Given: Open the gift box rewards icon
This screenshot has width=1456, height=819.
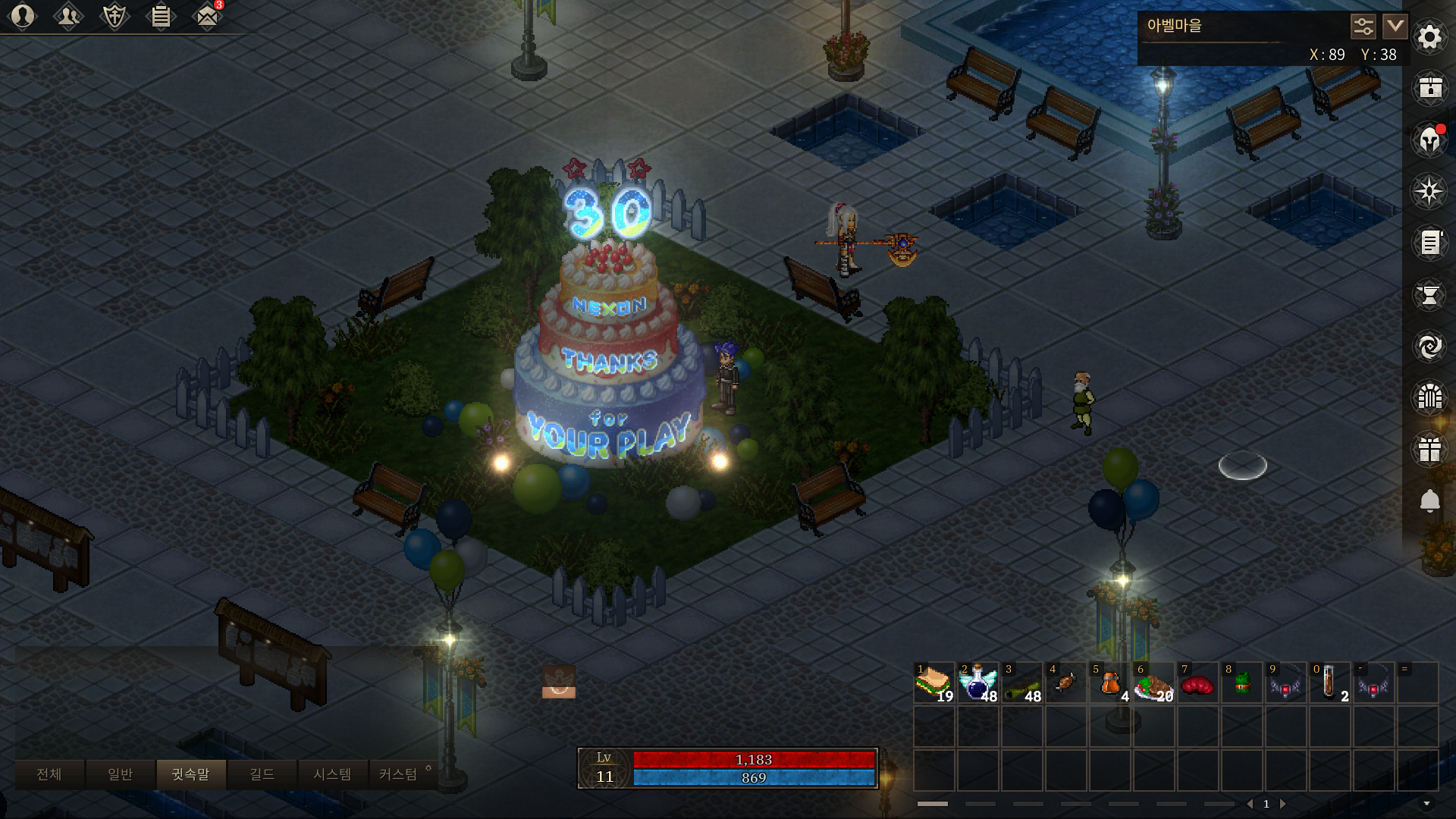Looking at the screenshot, I should click(x=1429, y=449).
